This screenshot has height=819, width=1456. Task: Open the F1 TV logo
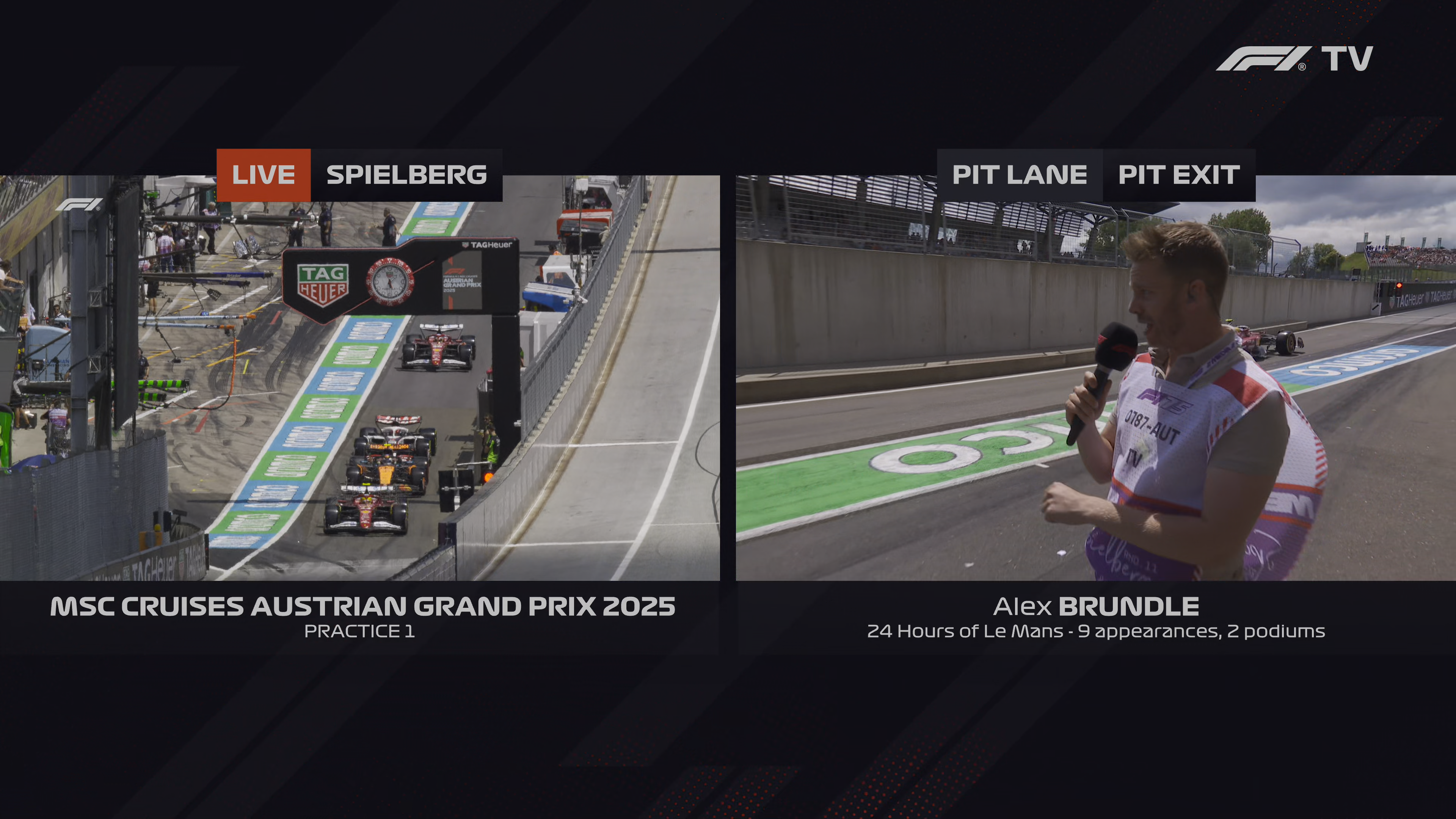pyautogui.click(x=1294, y=59)
